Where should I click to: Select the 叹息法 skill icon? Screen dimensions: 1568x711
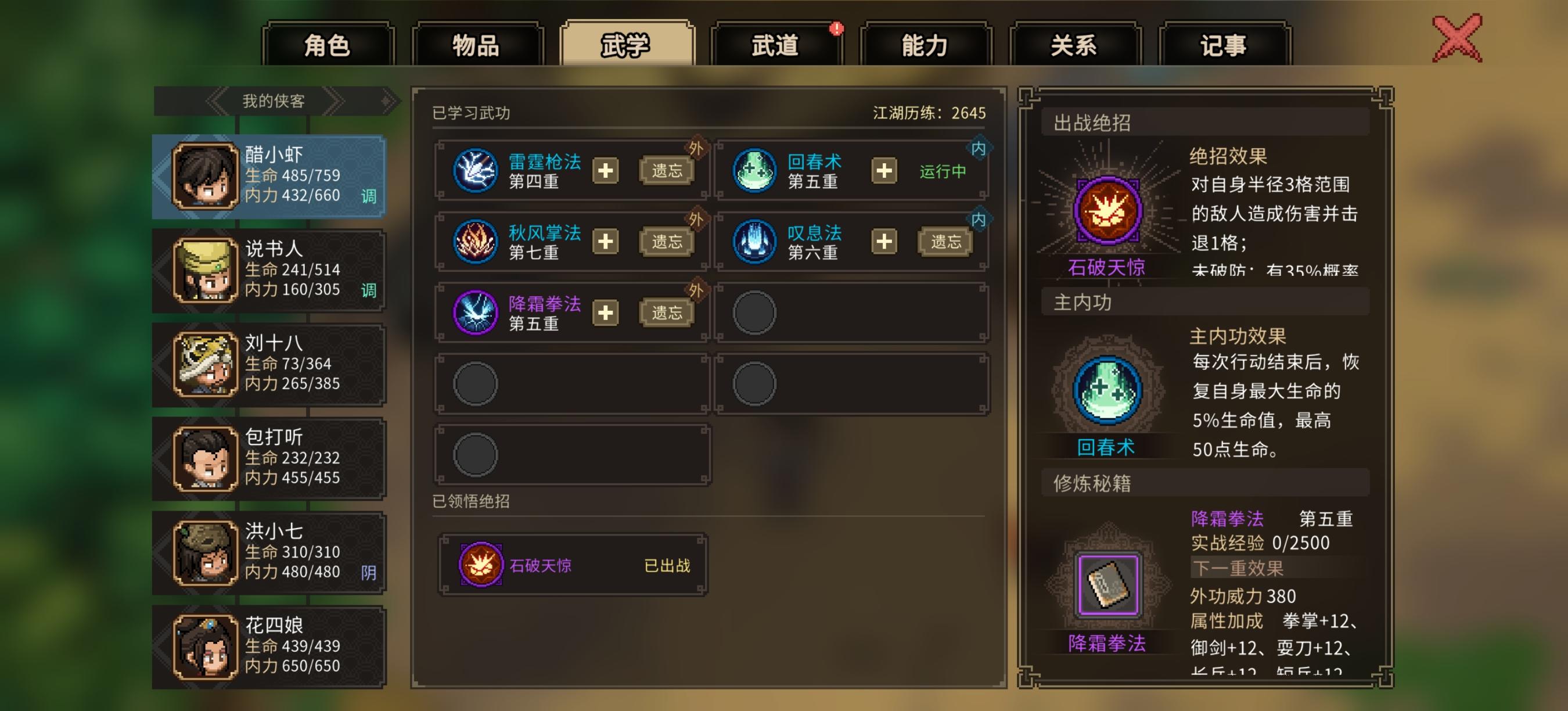[754, 242]
